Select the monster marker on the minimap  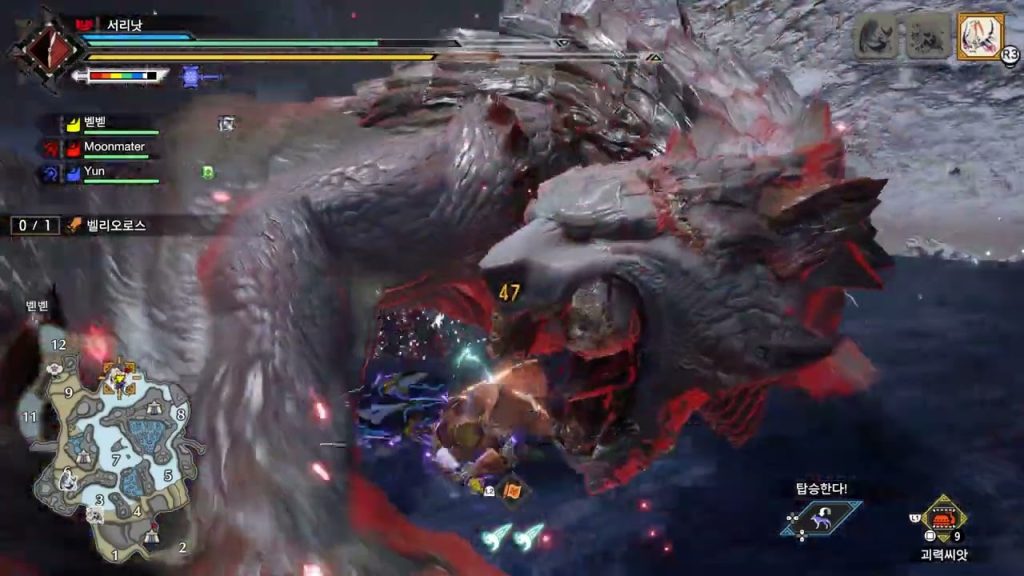click(119, 378)
